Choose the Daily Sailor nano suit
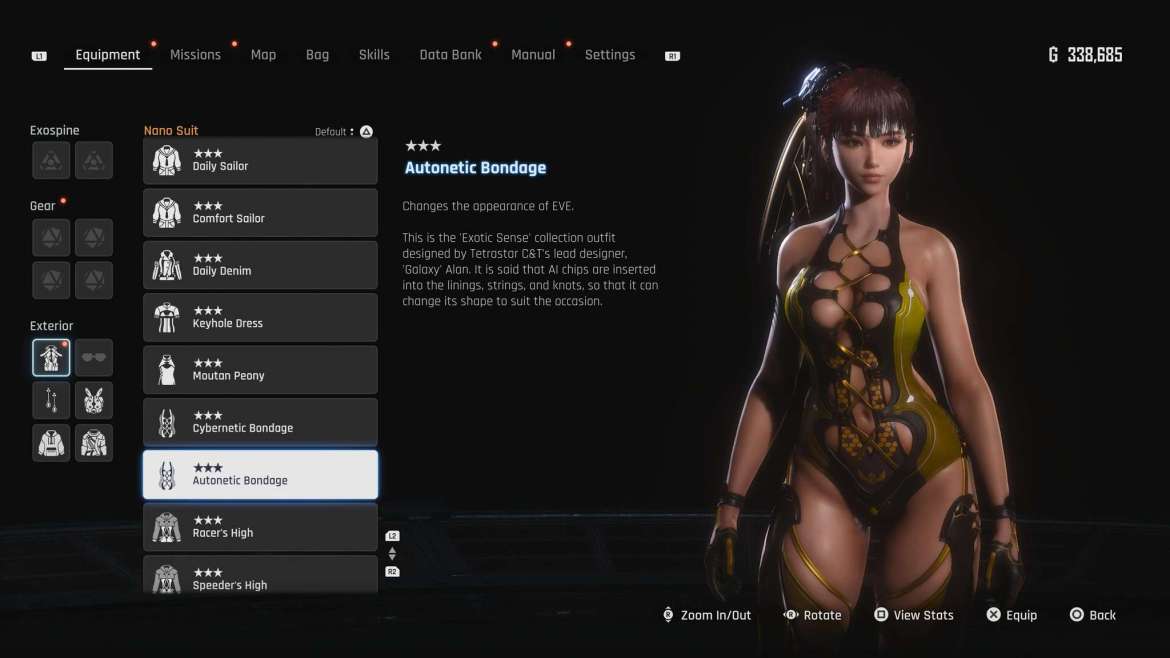 click(260, 161)
